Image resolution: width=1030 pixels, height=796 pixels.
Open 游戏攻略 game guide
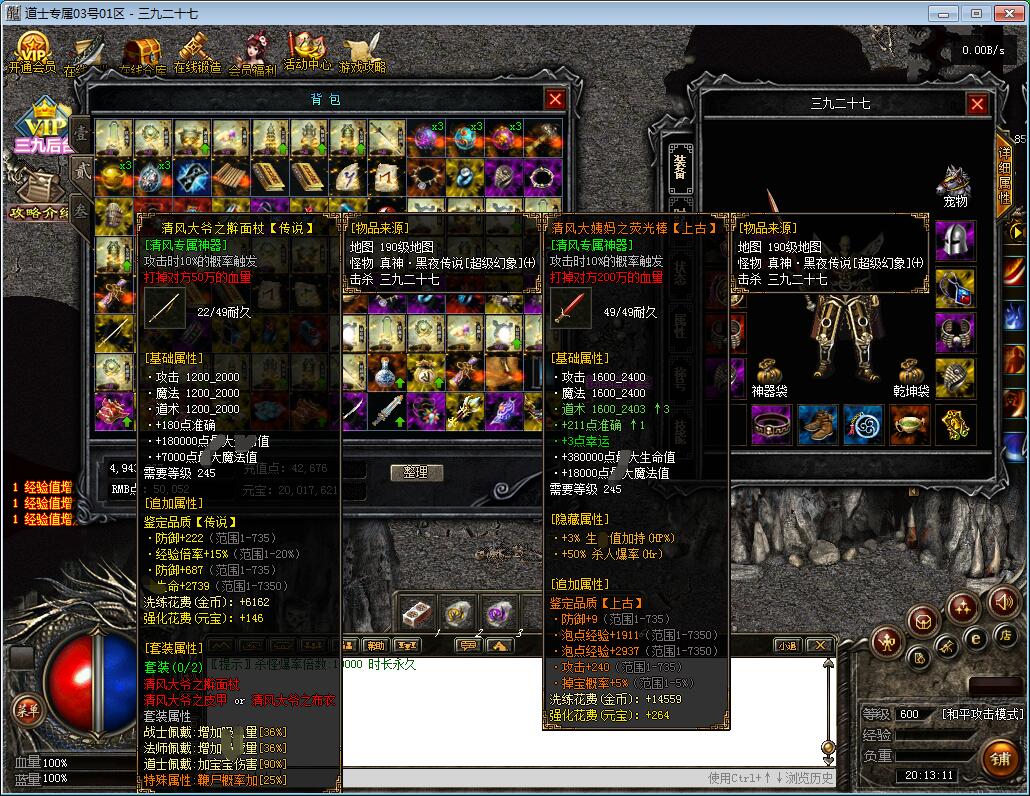361,53
